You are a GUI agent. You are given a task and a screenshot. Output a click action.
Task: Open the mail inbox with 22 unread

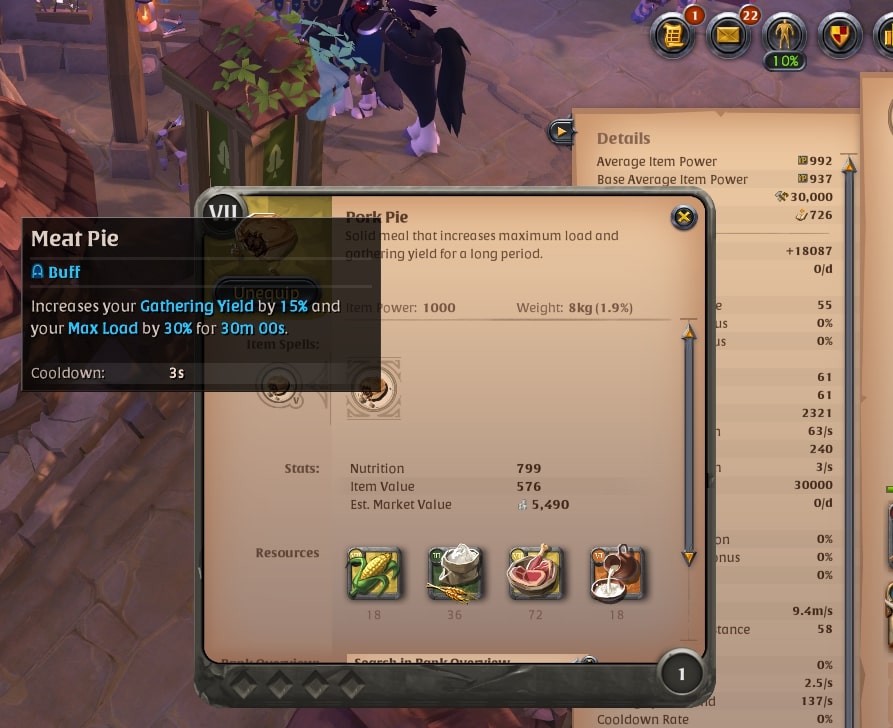click(729, 37)
